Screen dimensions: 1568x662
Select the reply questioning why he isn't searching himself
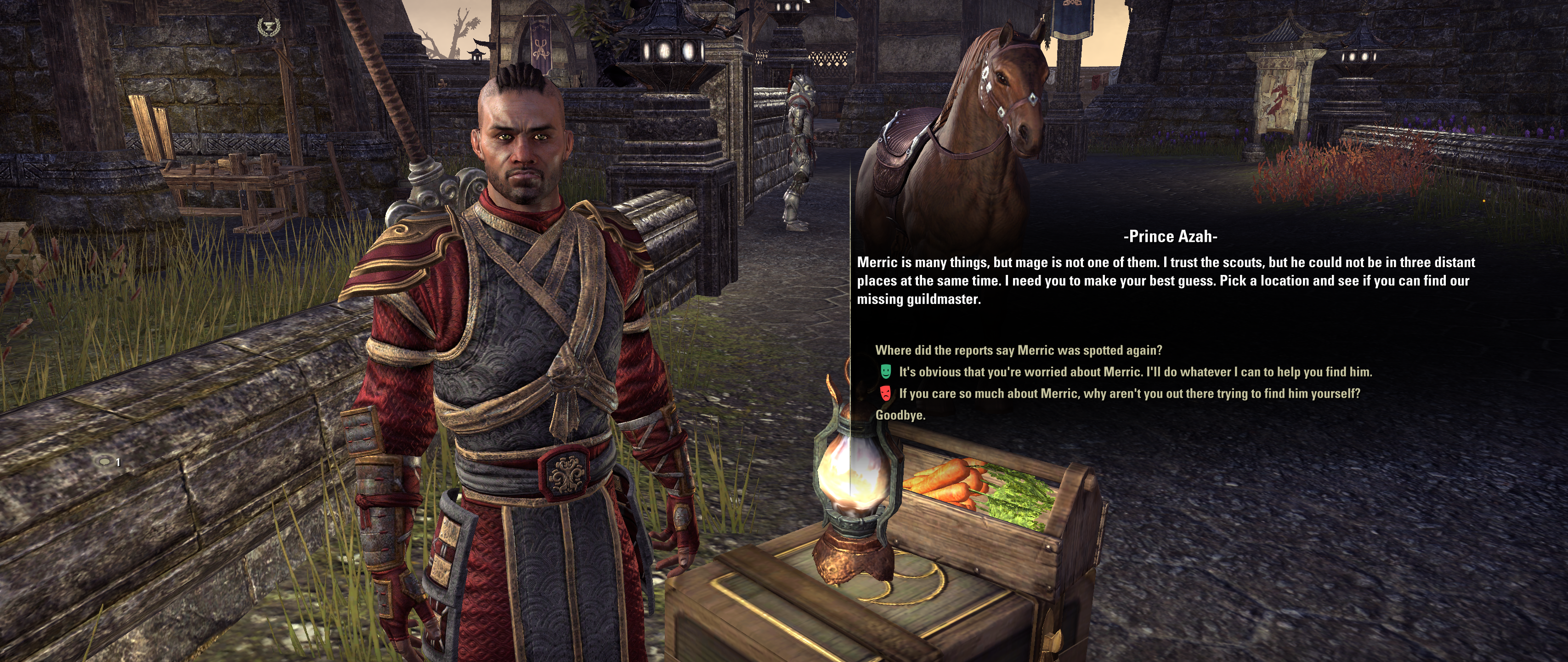point(1129,394)
